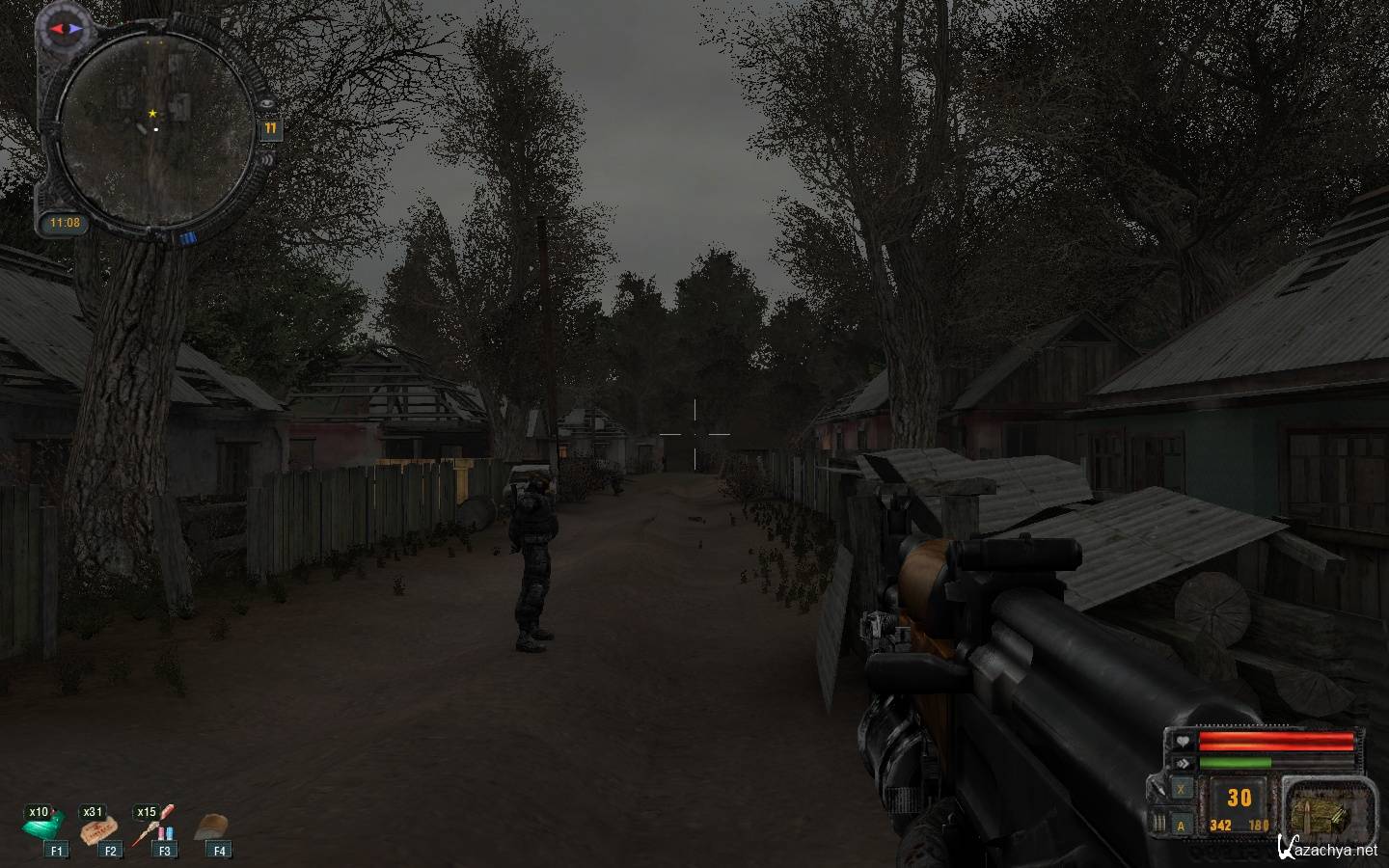Click the compass with red and blue arrows
This screenshot has width=1389, height=868.
(66, 29)
